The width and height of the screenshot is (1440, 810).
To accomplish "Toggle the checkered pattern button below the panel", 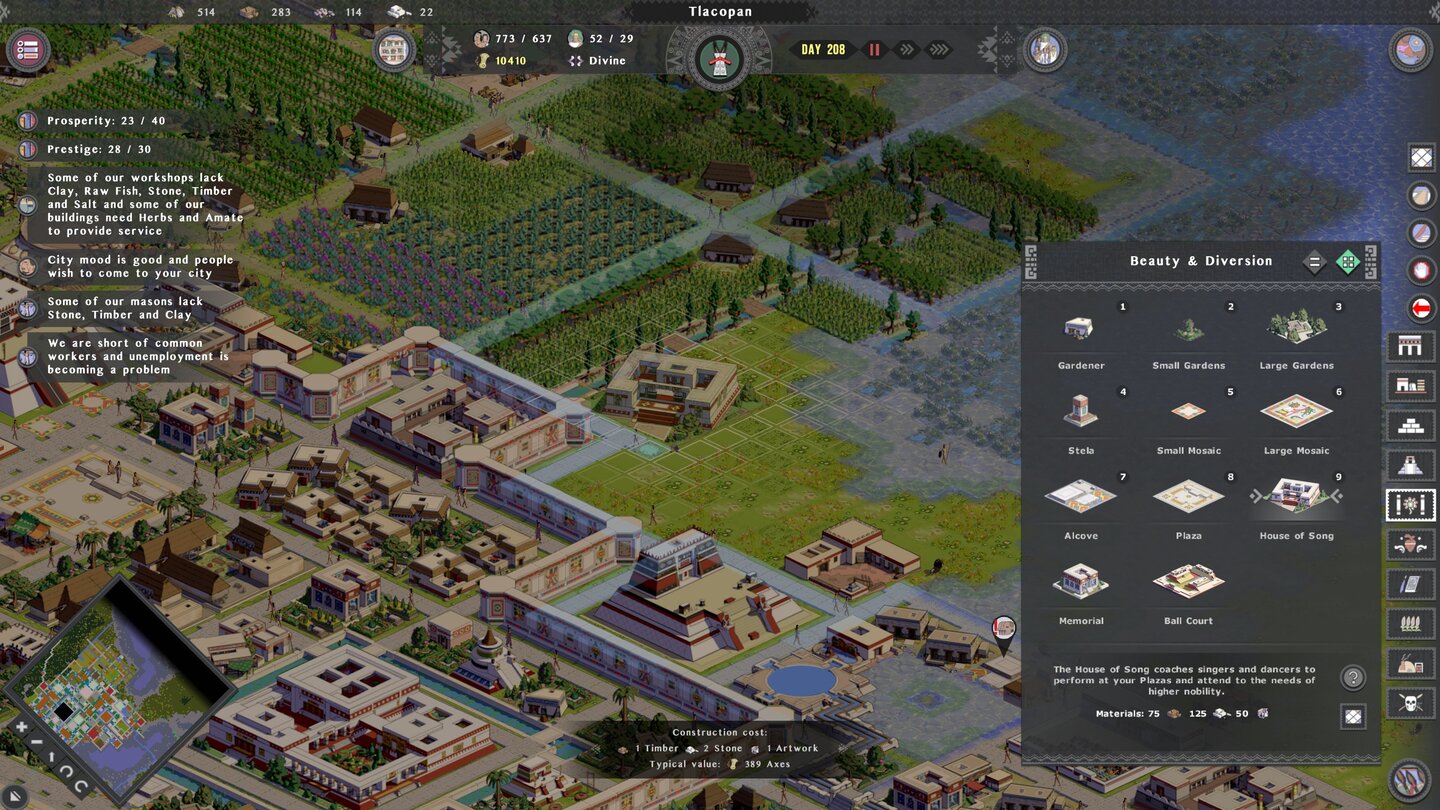I will (1353, 717).
